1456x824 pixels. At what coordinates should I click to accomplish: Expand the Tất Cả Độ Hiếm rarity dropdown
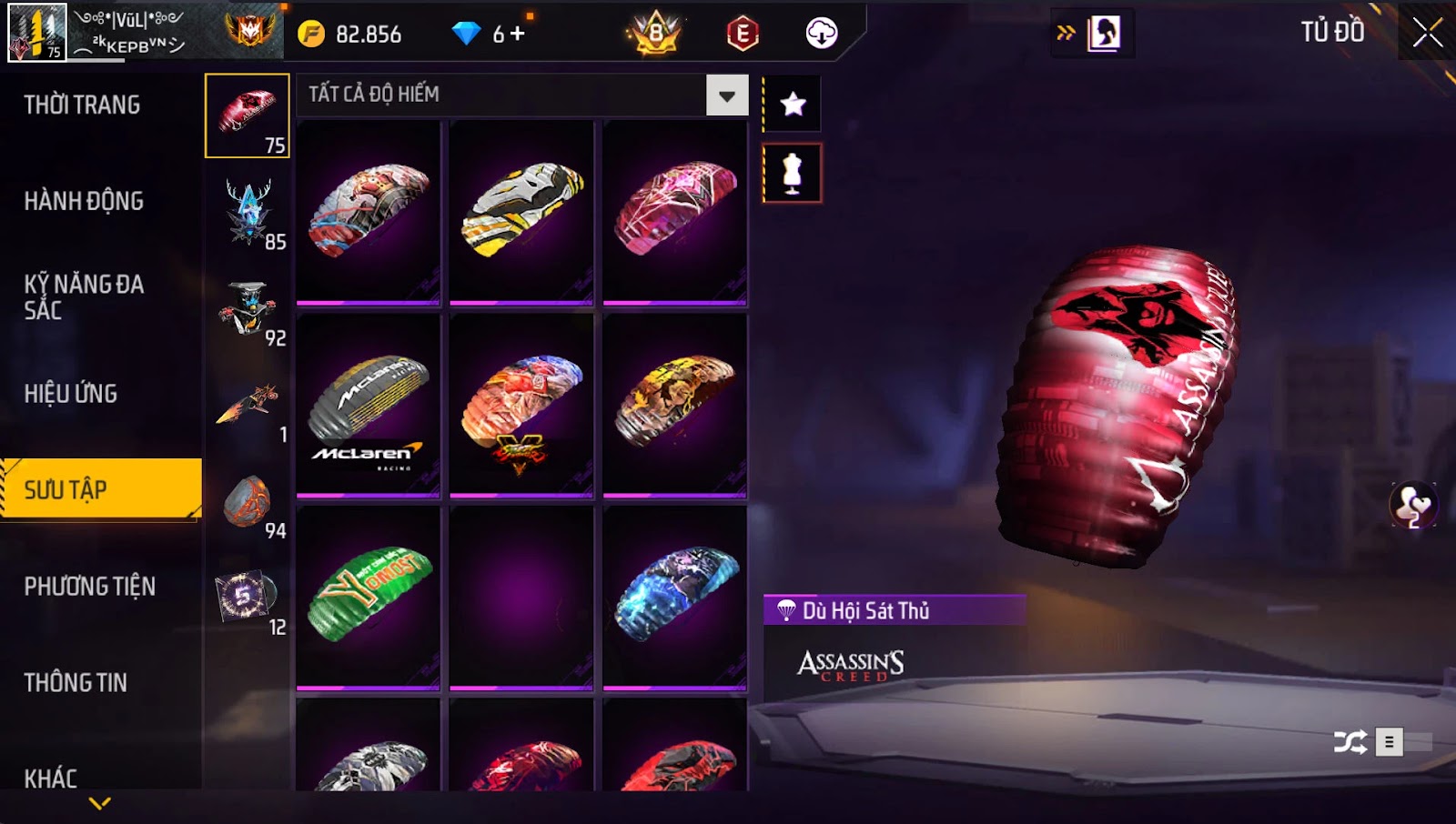click(x=726, y=95)
